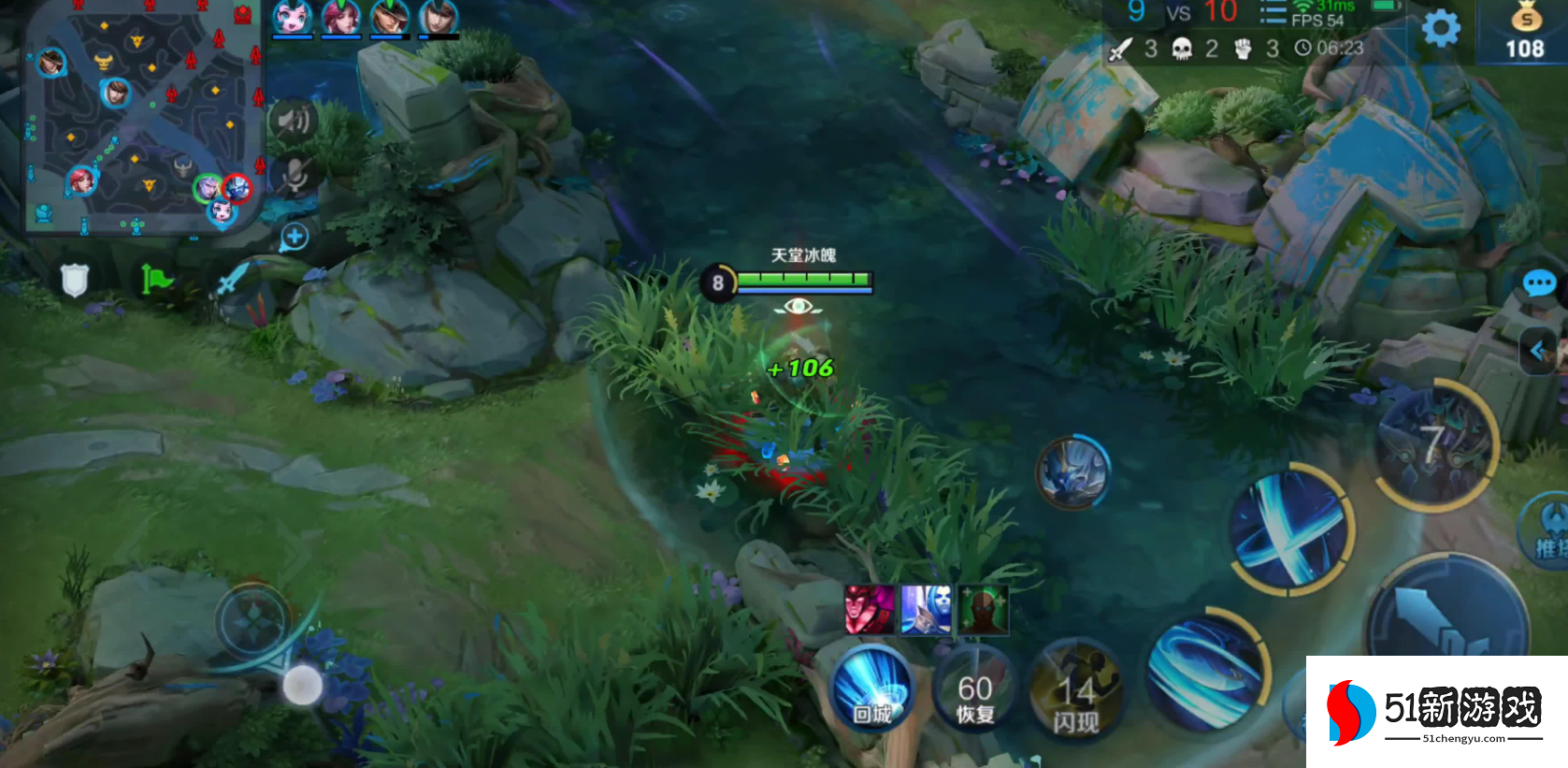Toggle the microphone icon
The height and width of the screenshot is (768, 1568).
pos(294,175)
